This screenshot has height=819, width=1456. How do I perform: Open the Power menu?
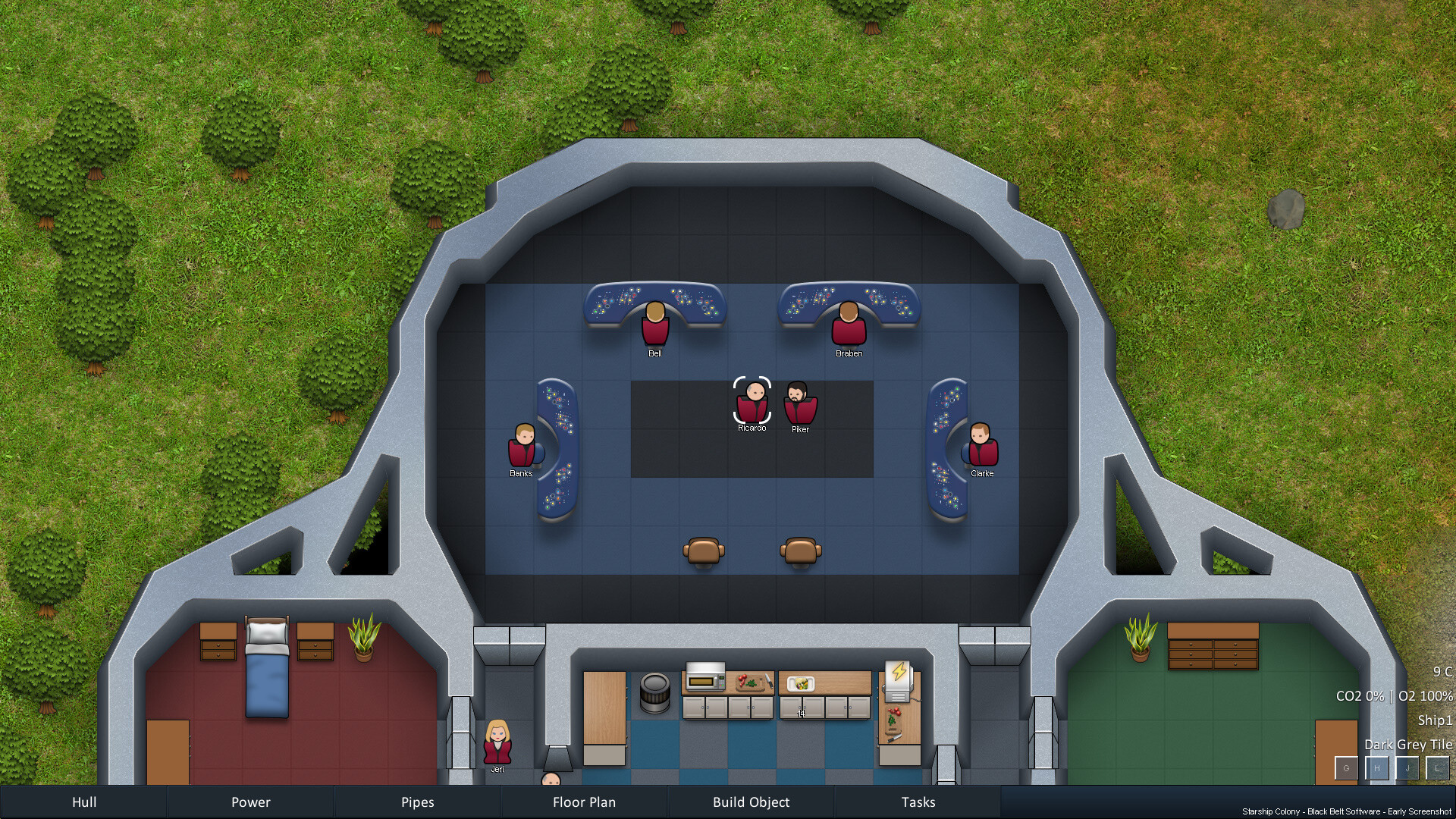[x=250, y=802]
